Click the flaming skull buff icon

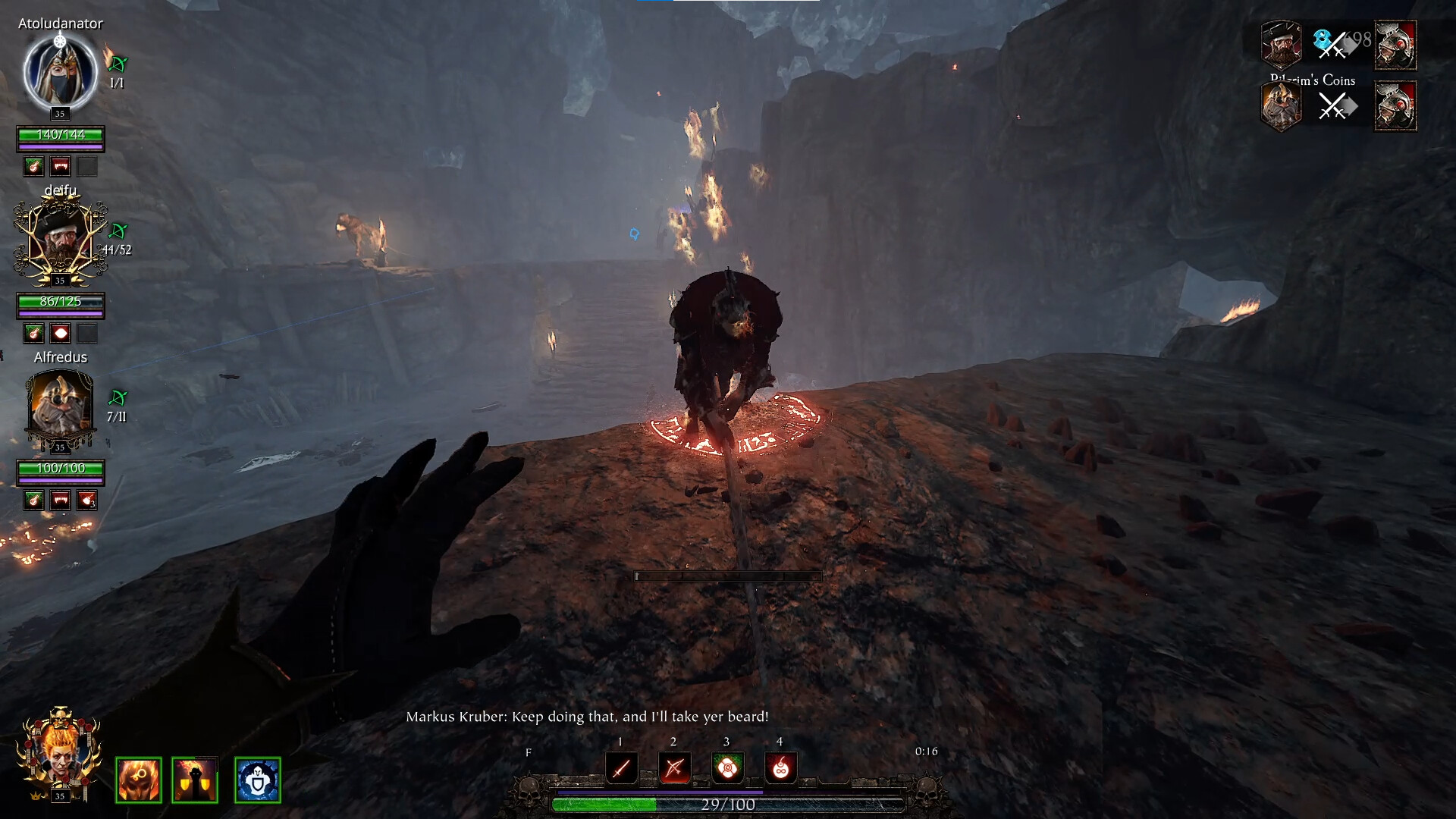(139, 780)
